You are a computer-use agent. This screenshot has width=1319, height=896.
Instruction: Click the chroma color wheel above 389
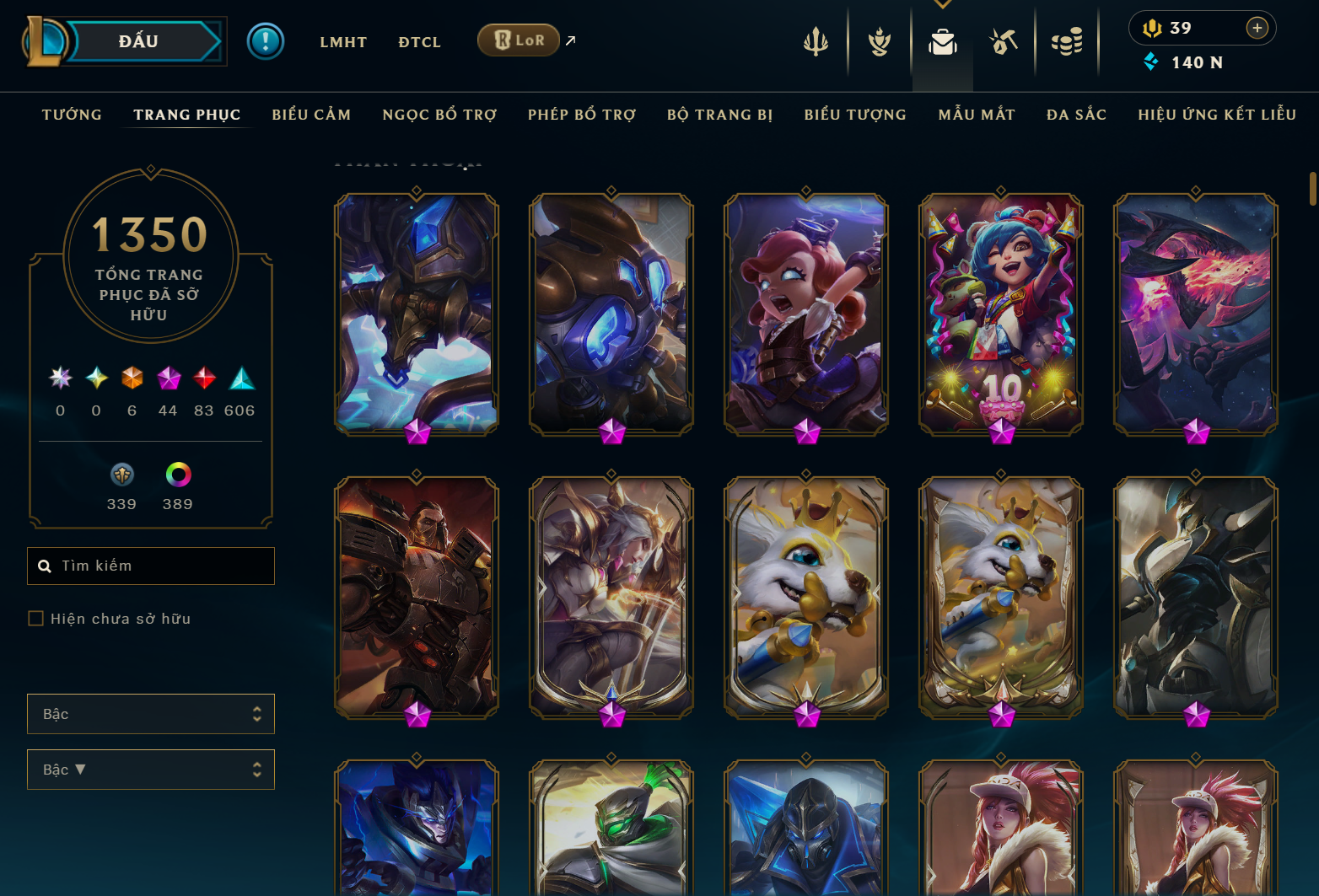coord(176,475)
